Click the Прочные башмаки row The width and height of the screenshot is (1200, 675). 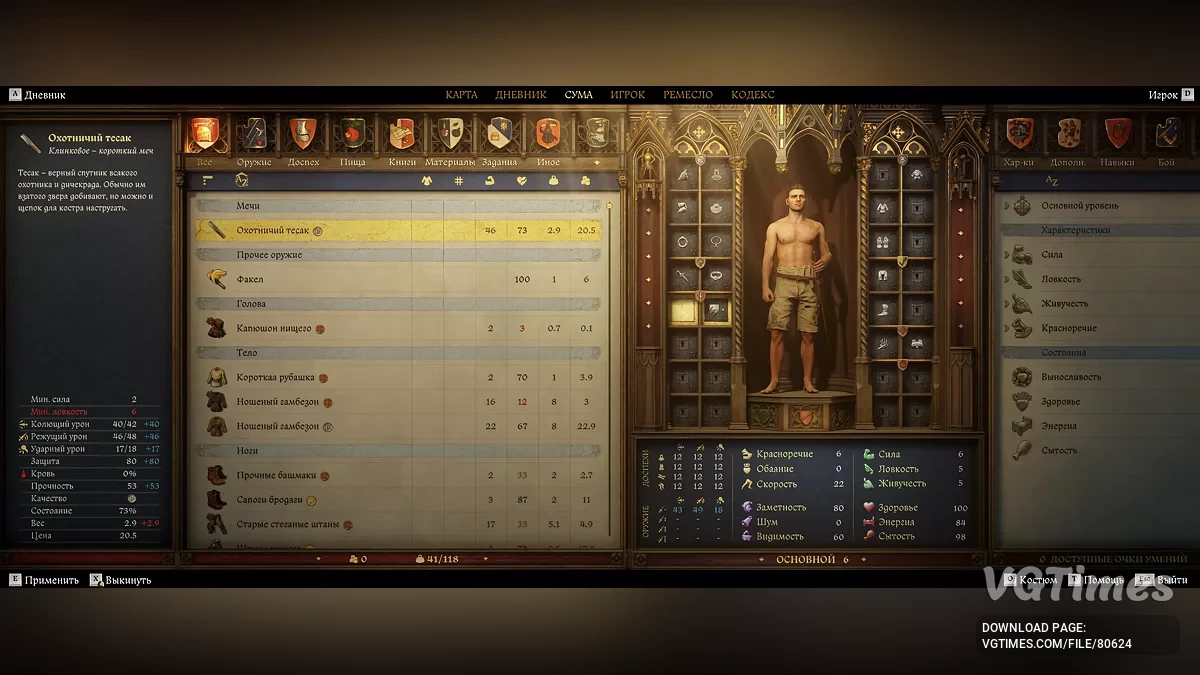(x=400, y=475)
